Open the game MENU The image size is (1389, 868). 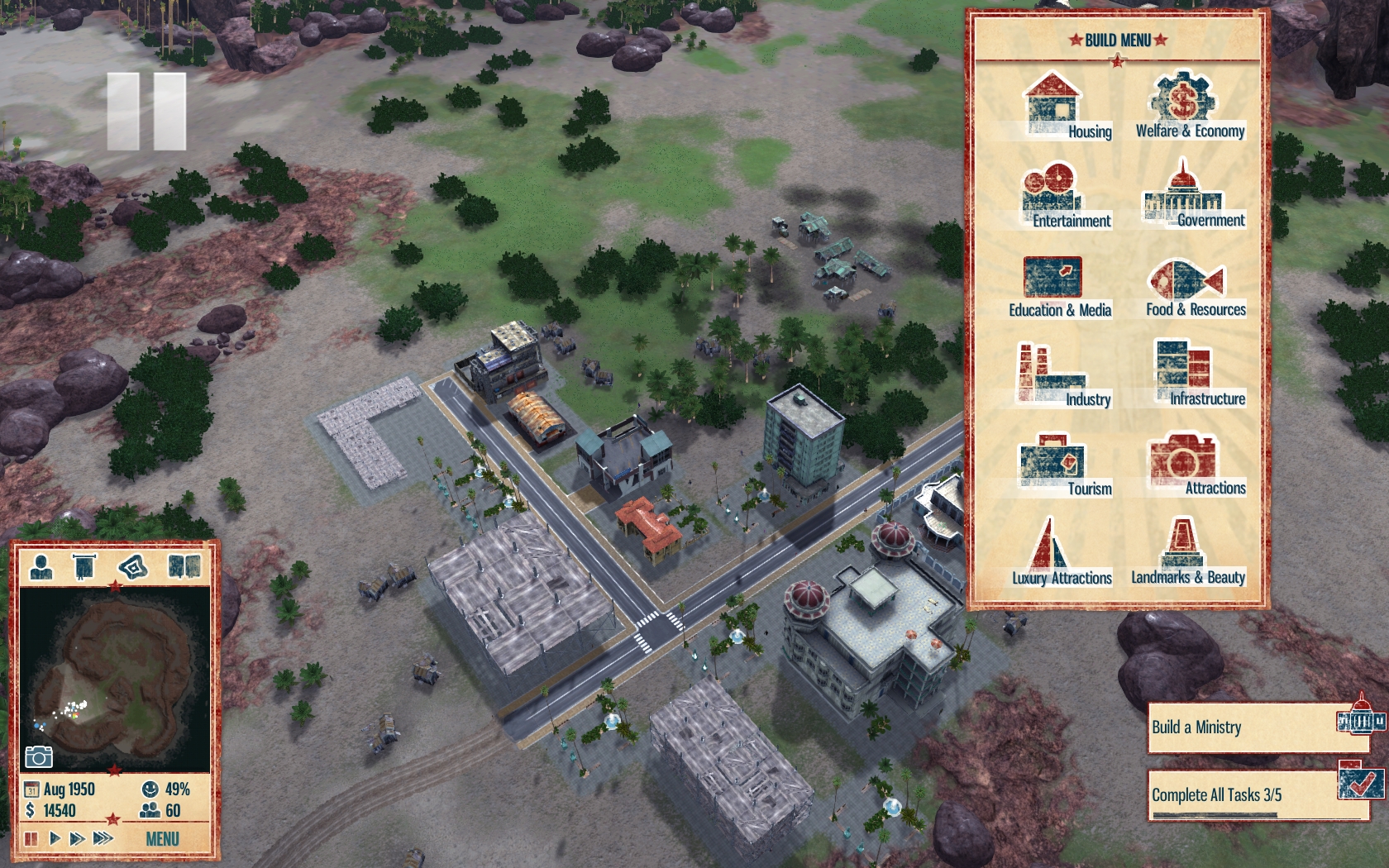pos(162,839)
